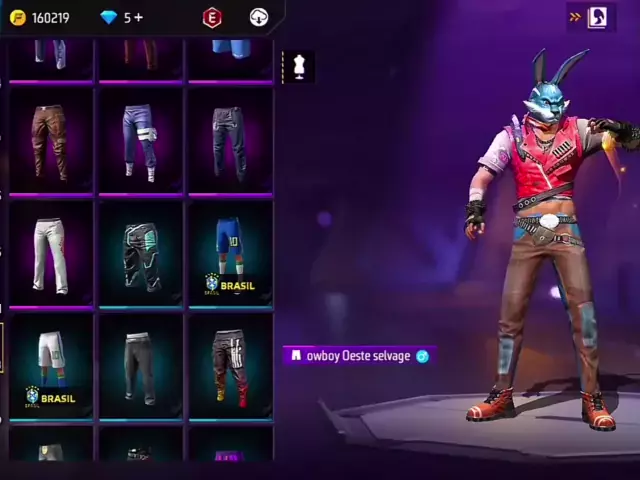Viewport: 640px width, 480px height.
Task: Choose the blue Brasil shorts
Action: click(x=229, y=255)
